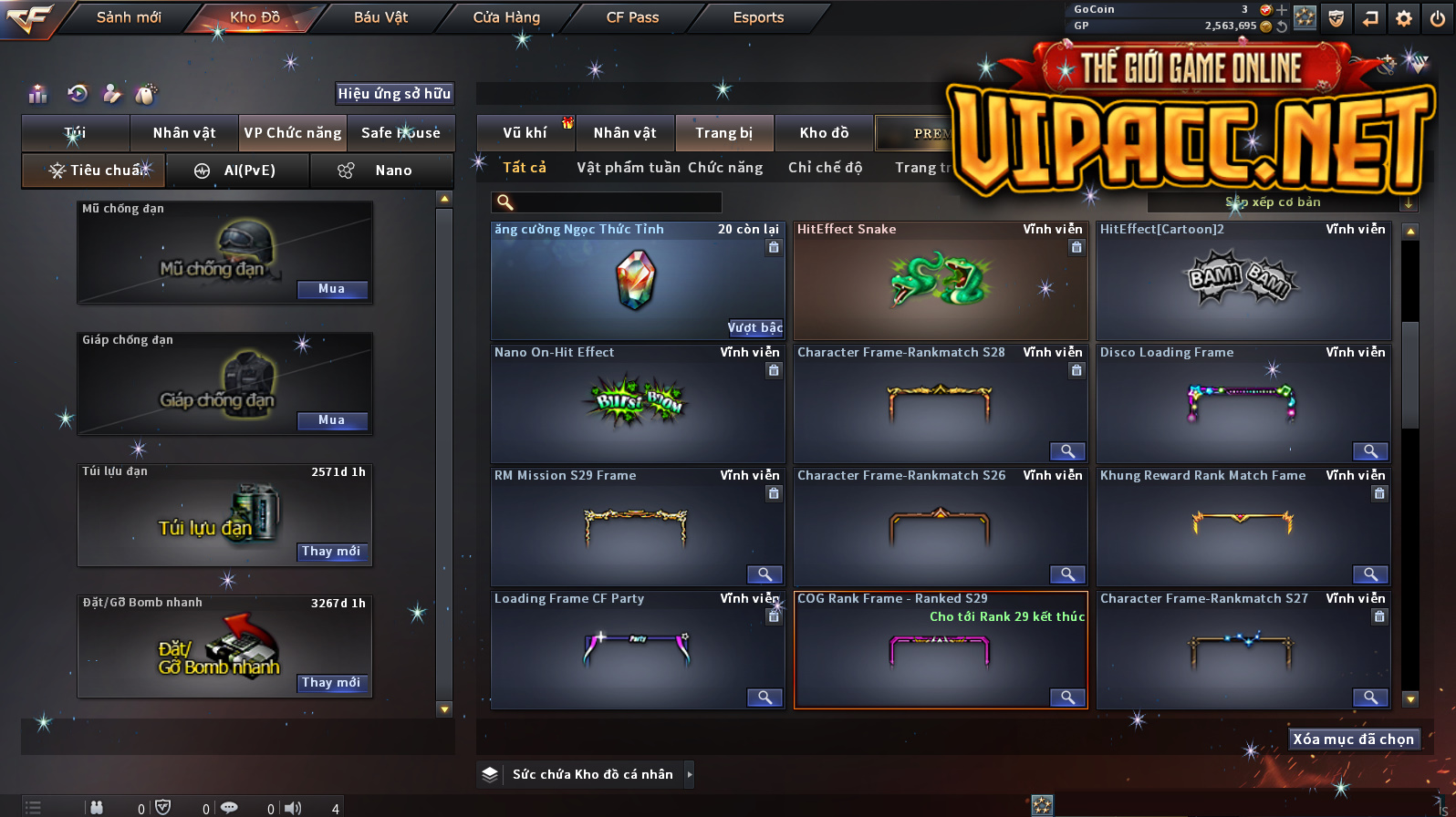Click the Hiệu ứng sở hữu button

(x=394, y=94)
